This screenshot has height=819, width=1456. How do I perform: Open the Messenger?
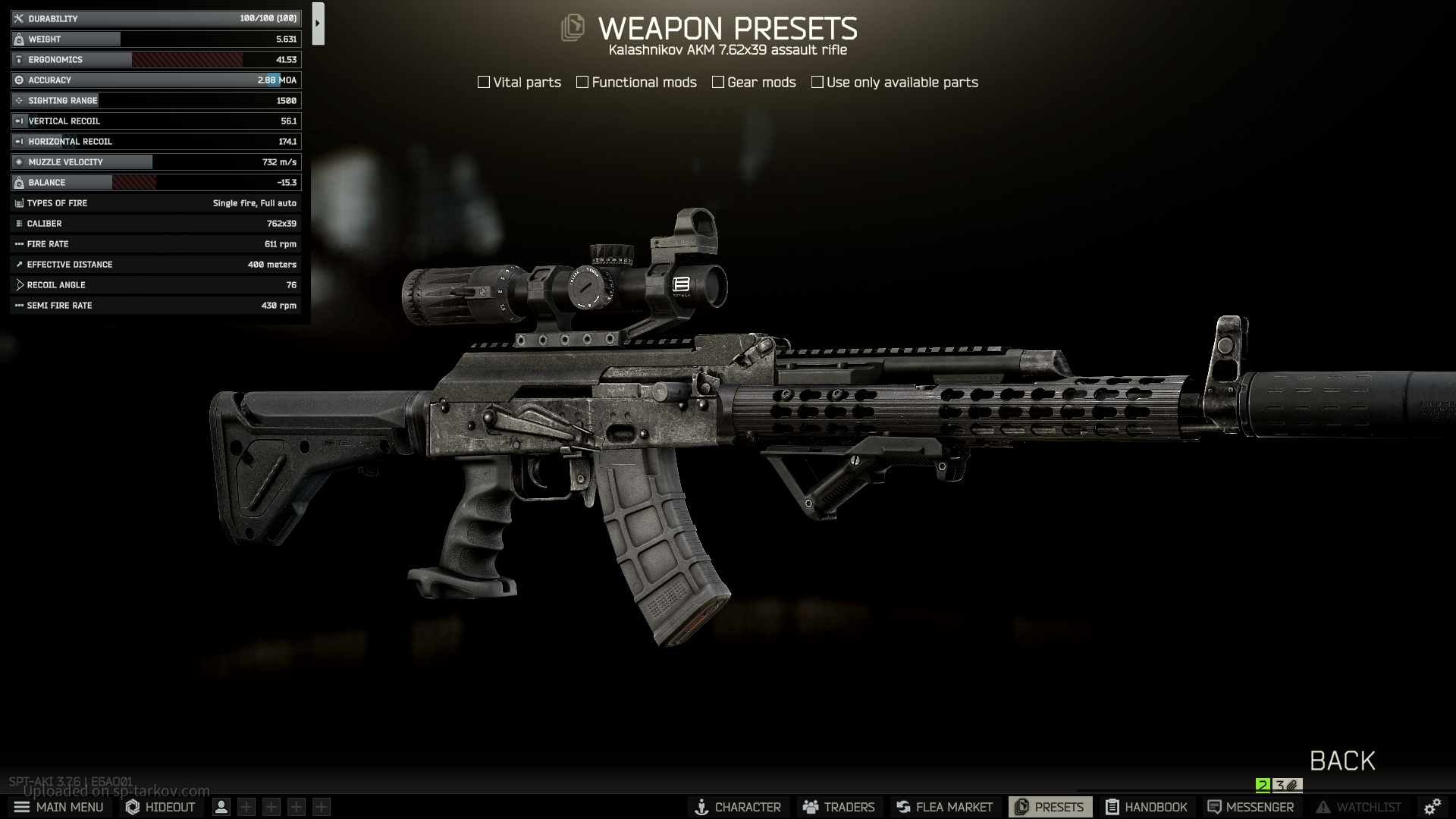coord(1250,807)
